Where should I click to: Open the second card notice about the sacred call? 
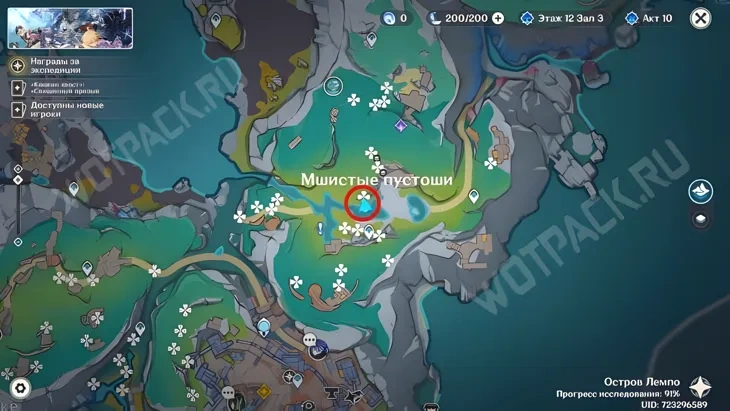coord(58,88)
